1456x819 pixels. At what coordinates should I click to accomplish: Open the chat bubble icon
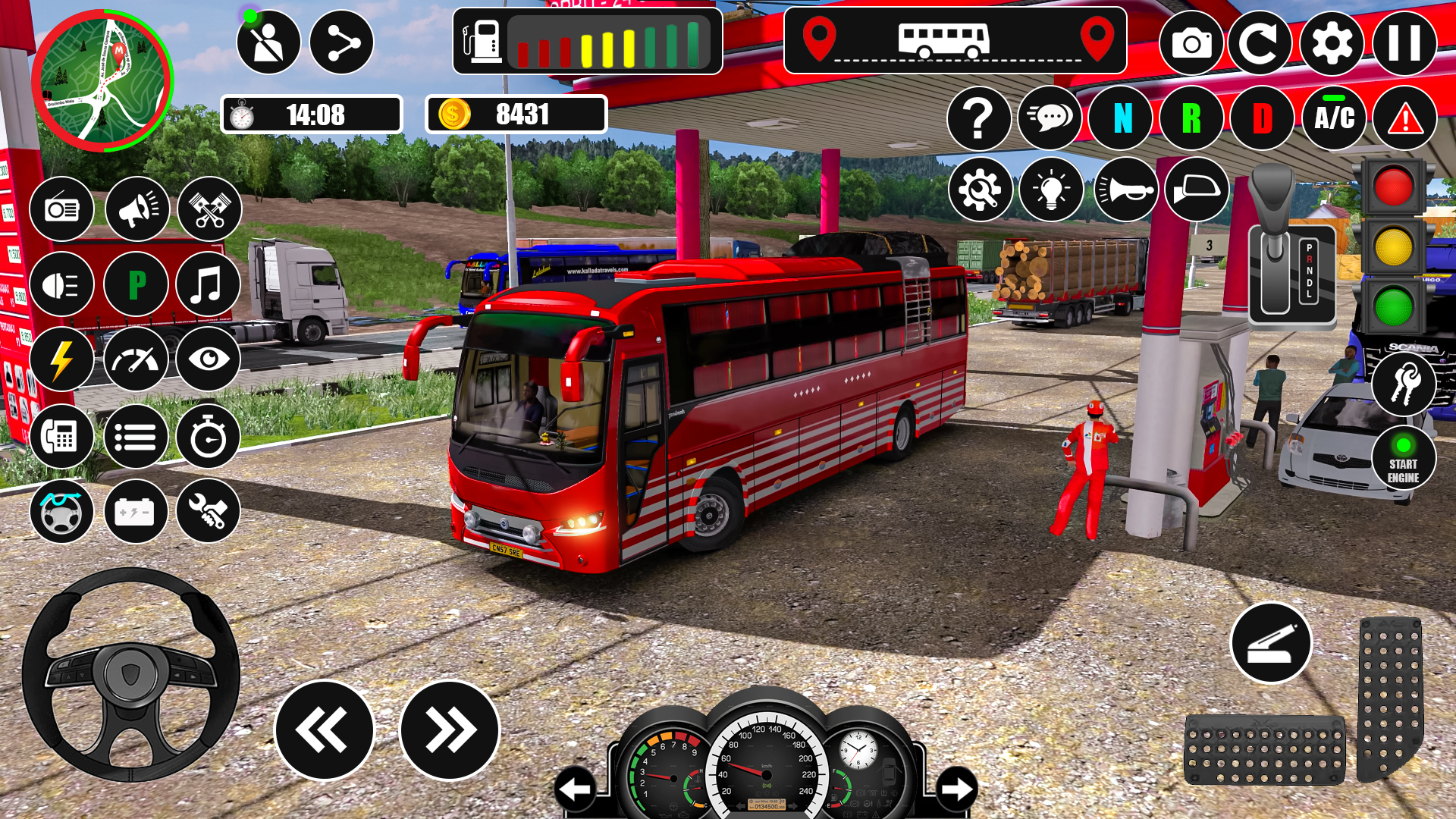pos(1051,118)
